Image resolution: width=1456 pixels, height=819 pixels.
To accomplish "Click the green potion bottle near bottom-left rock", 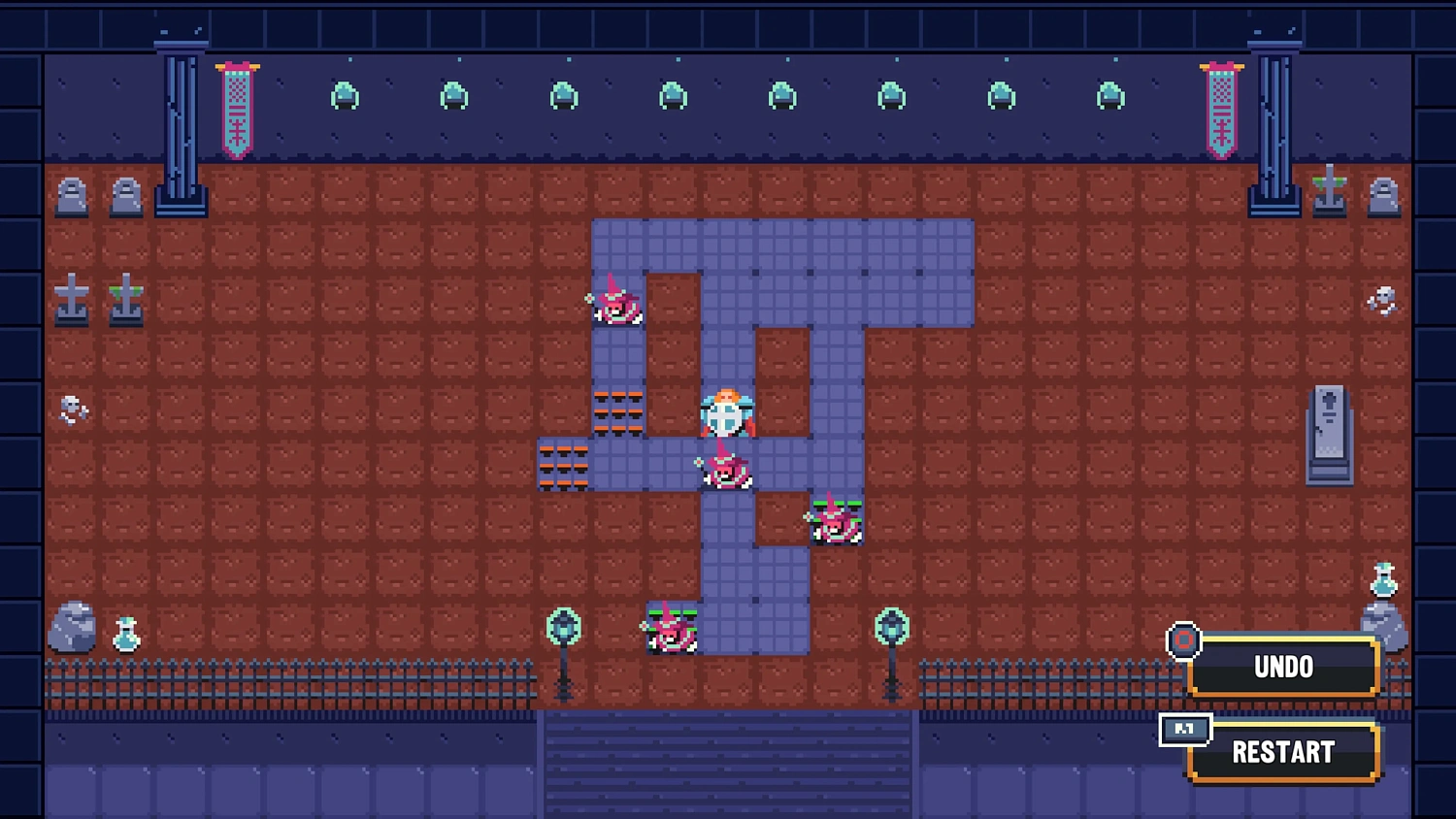I will tap(126, 637).
